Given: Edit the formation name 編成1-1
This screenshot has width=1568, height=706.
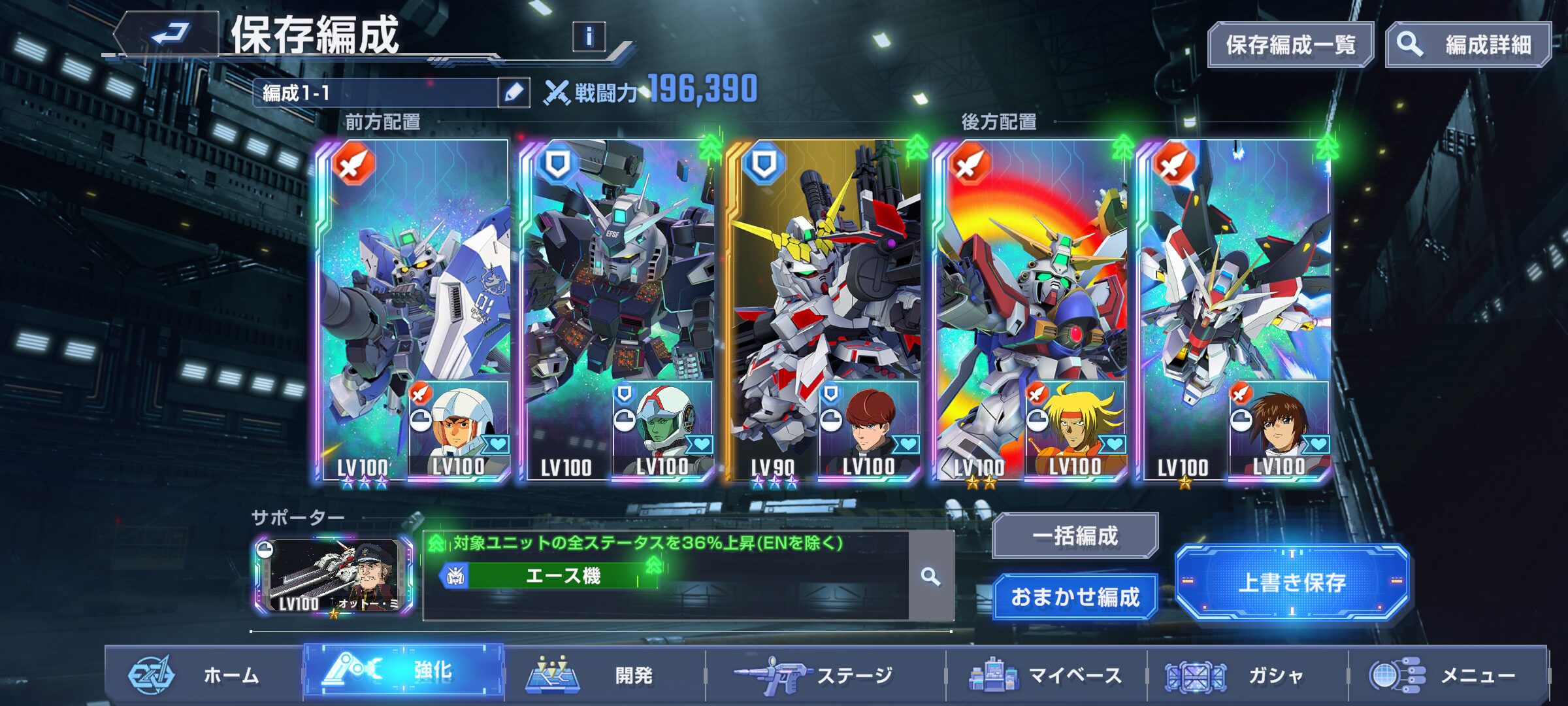Looking at the screenshot, I should click(x=514, y=93).
